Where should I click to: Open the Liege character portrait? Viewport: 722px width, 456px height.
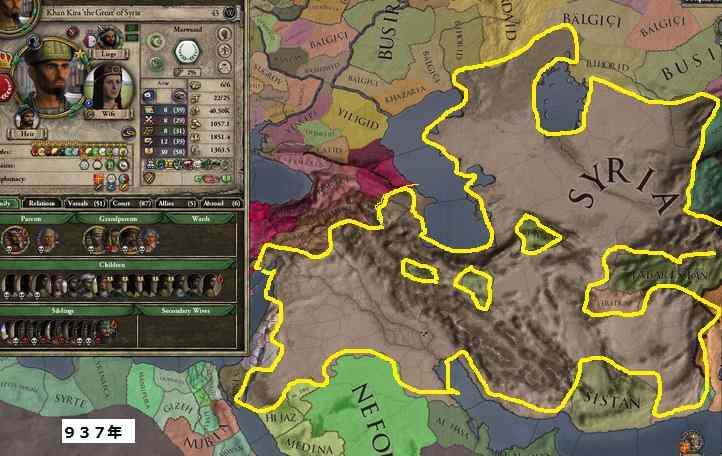click(107, 36)
